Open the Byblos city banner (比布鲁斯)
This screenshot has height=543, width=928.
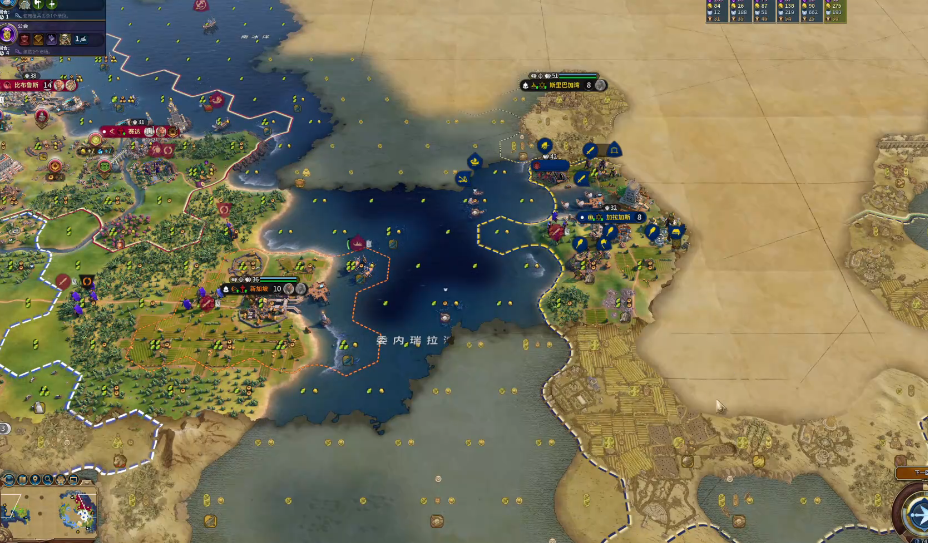click(27, 86)
